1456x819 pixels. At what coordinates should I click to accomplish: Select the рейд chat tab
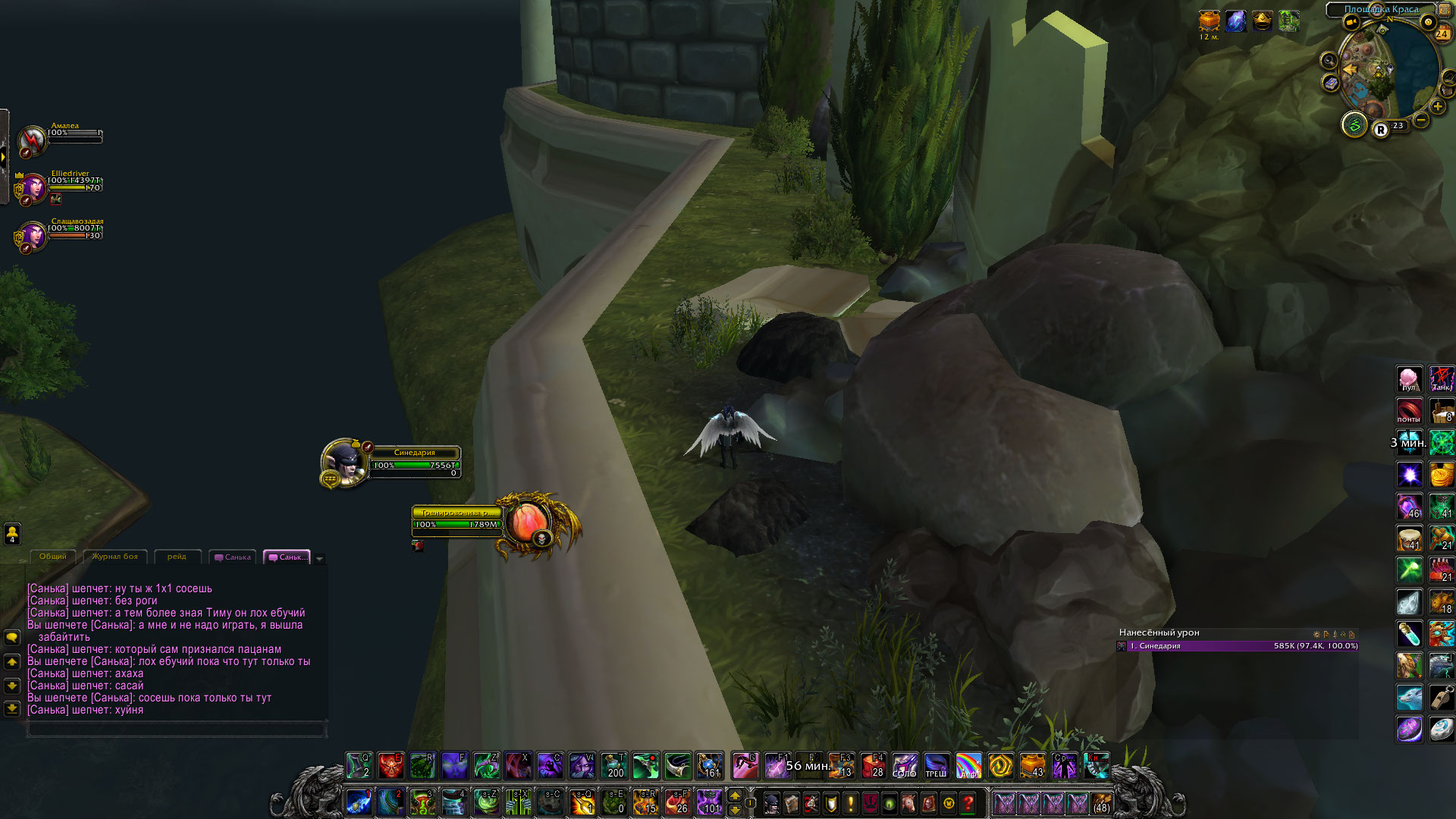[177, 557]
